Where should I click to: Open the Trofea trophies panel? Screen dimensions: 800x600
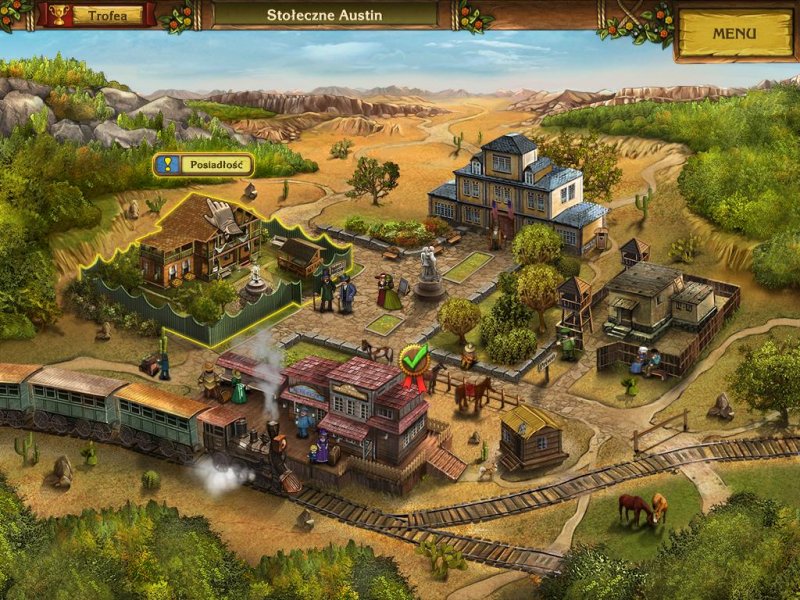[x=96, y=15]
